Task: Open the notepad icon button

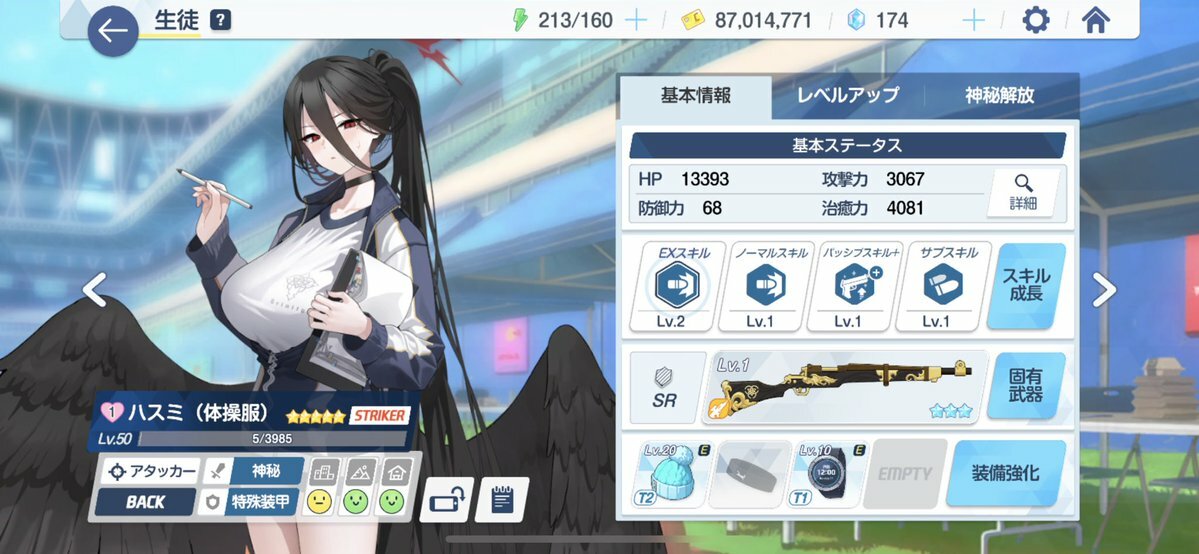Action: [502, 499]
